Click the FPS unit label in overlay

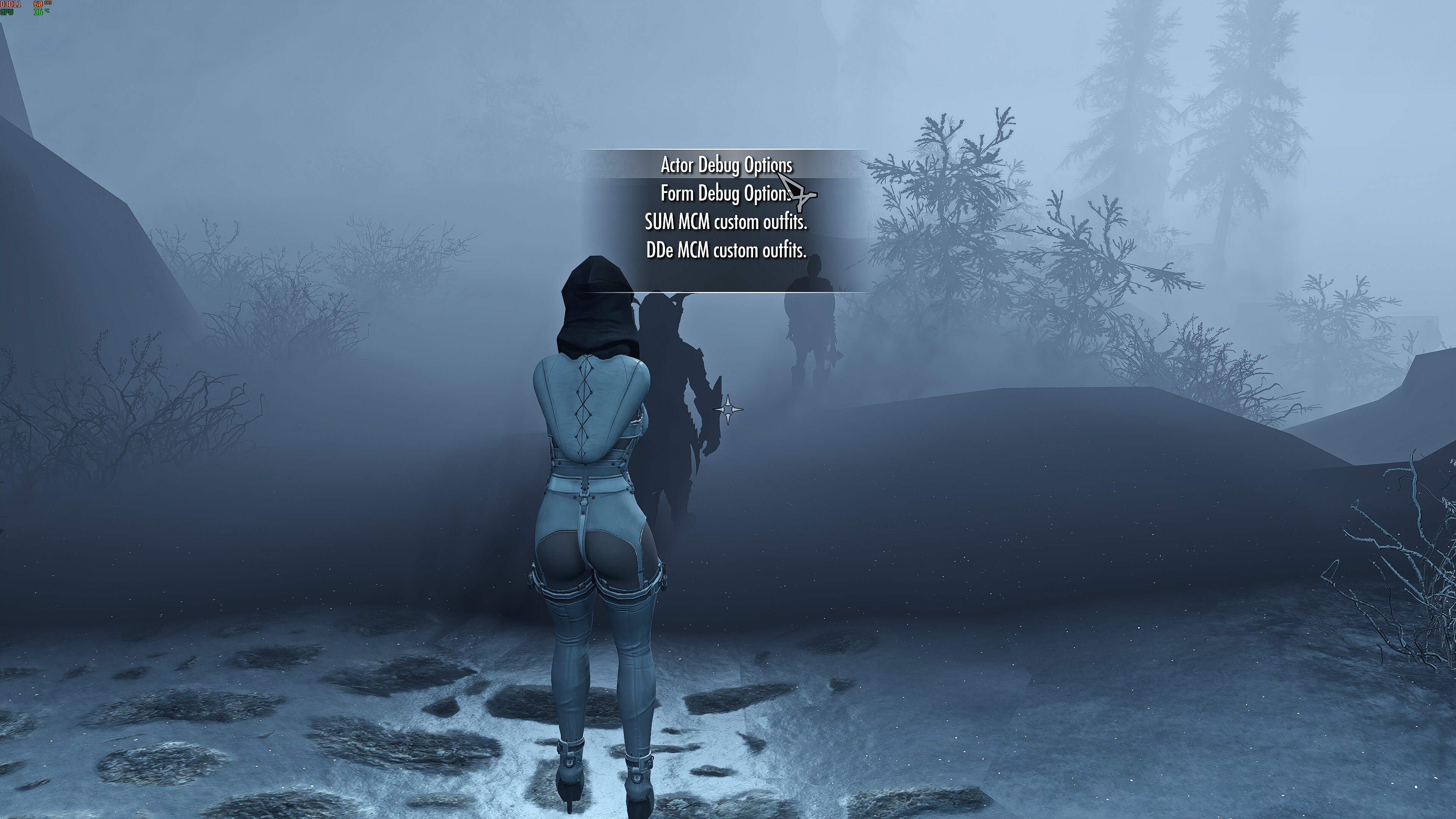(48, 3)
